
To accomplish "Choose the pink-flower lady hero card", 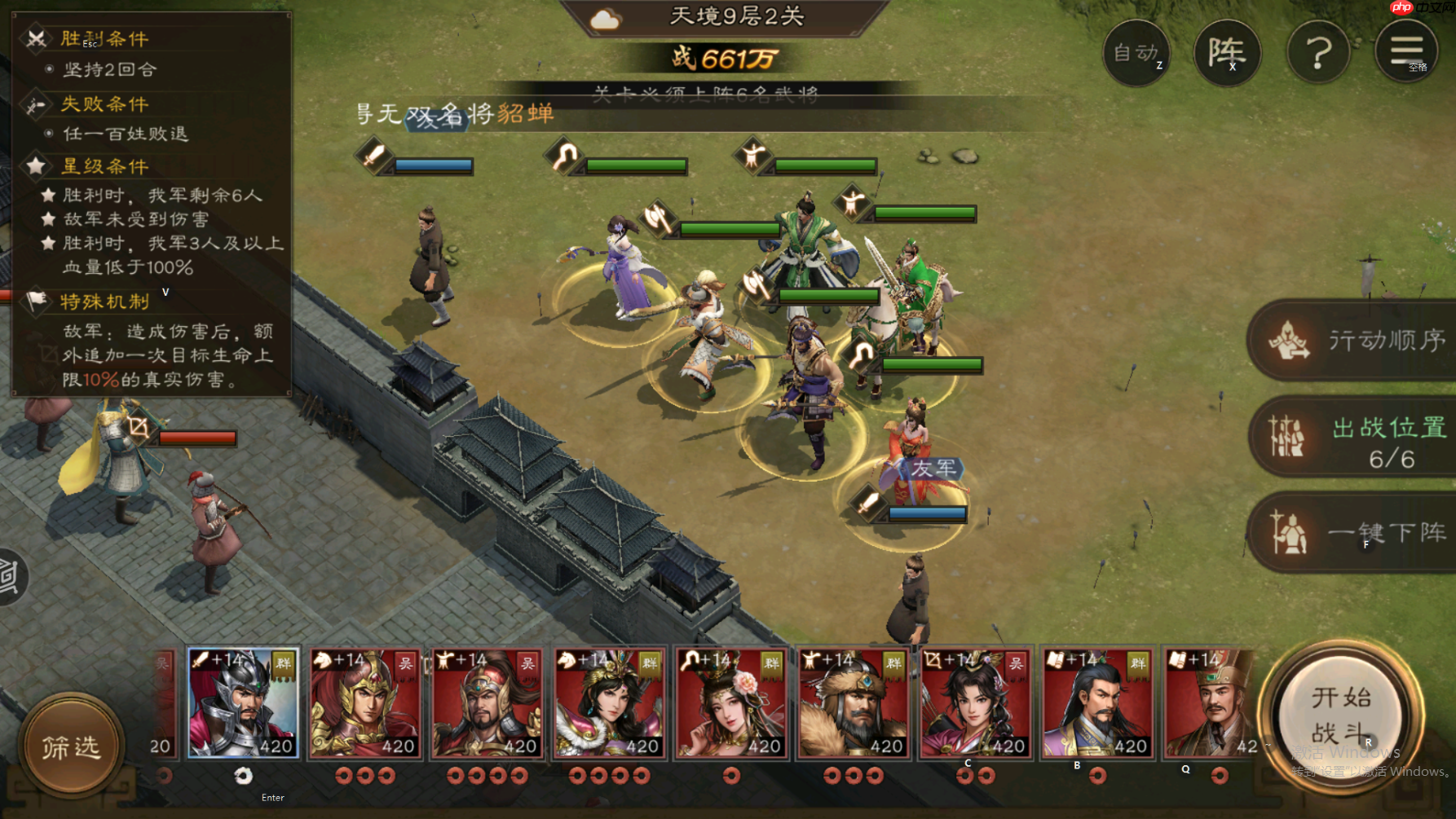I will (x=731, y=703).
